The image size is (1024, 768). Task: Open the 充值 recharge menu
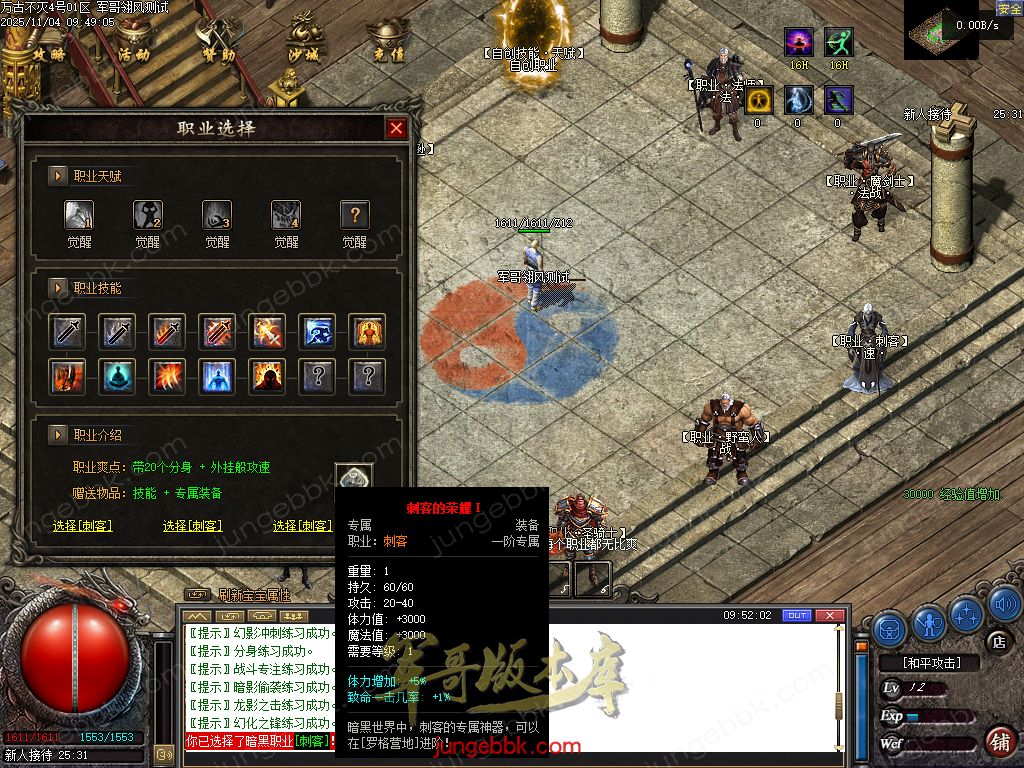[388, 46]
